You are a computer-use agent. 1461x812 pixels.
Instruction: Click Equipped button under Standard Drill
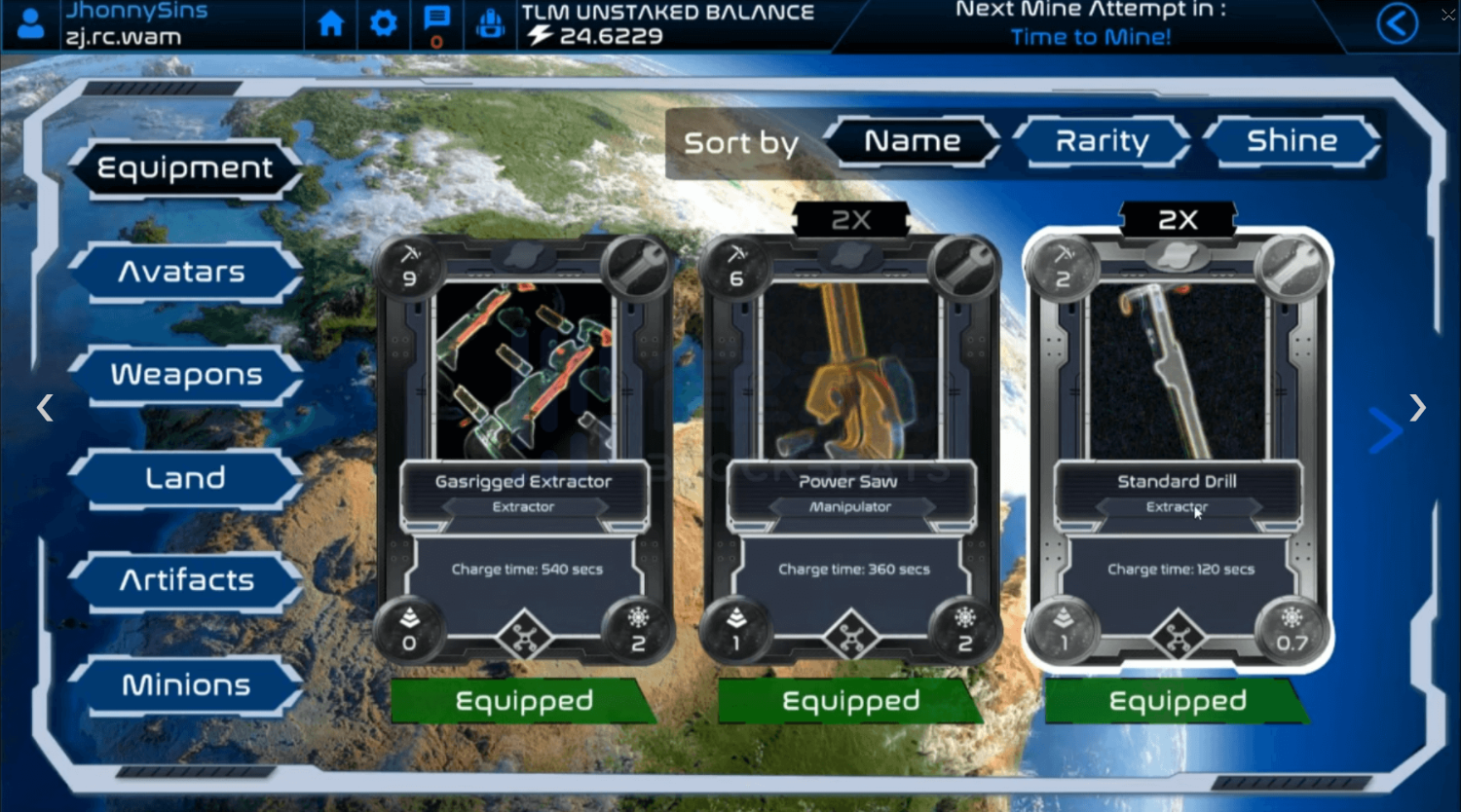[x=1177, y=701]
